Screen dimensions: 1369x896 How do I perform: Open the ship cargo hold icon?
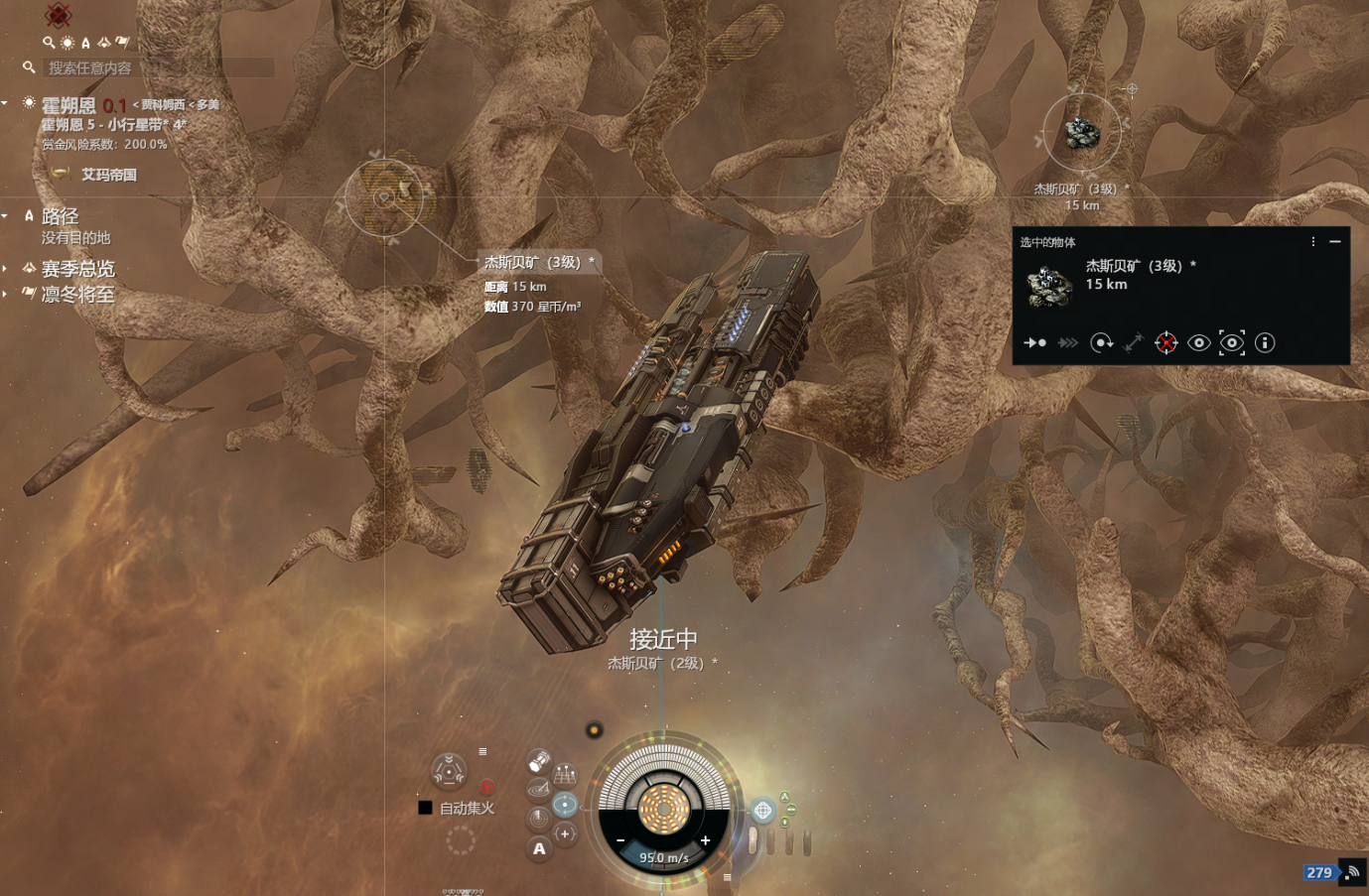(x=538, y=761)
